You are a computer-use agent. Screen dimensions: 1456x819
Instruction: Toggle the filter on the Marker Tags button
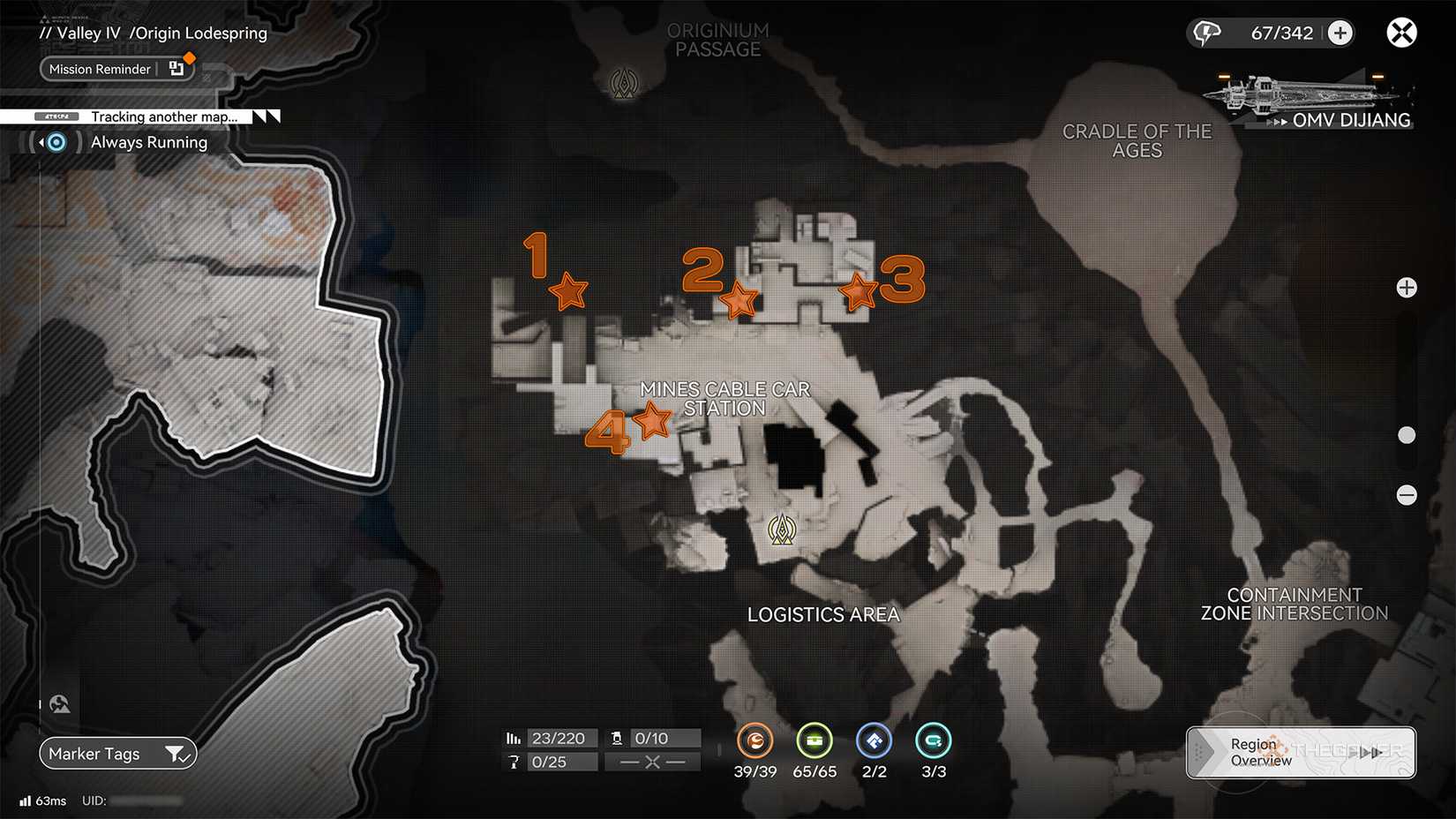(x=178, y=754)
